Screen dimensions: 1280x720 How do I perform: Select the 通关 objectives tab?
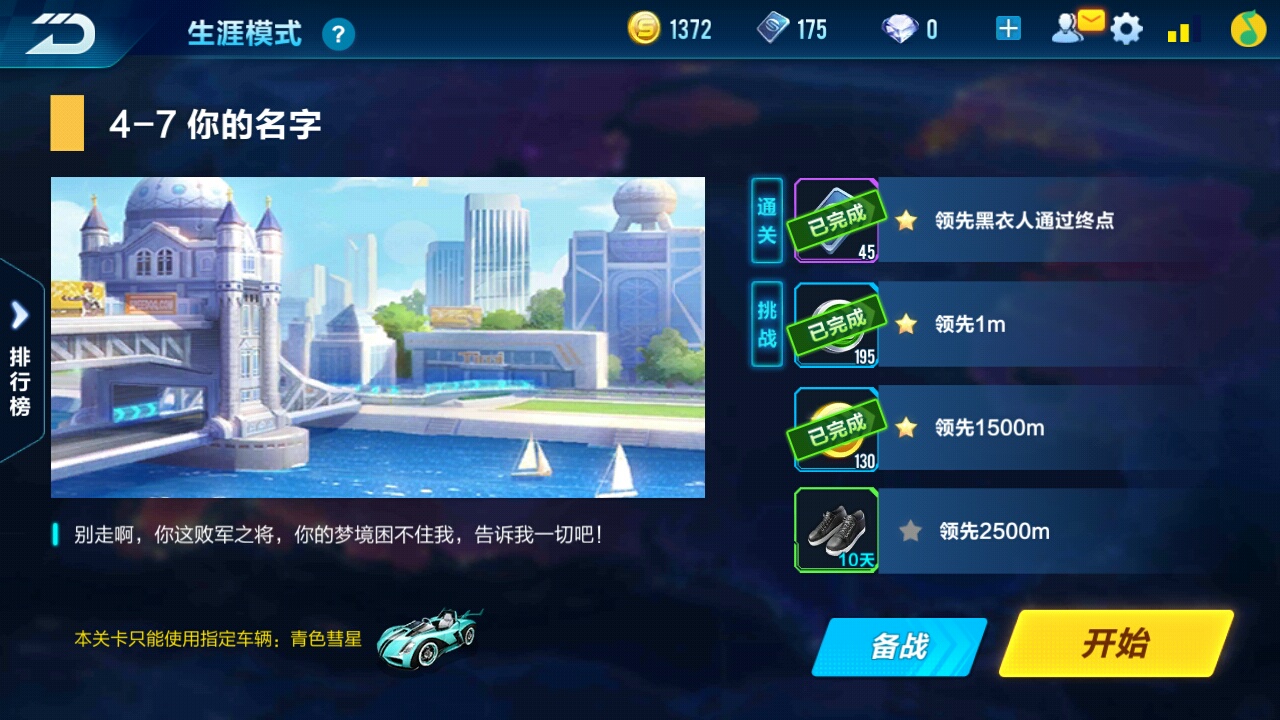765,220
